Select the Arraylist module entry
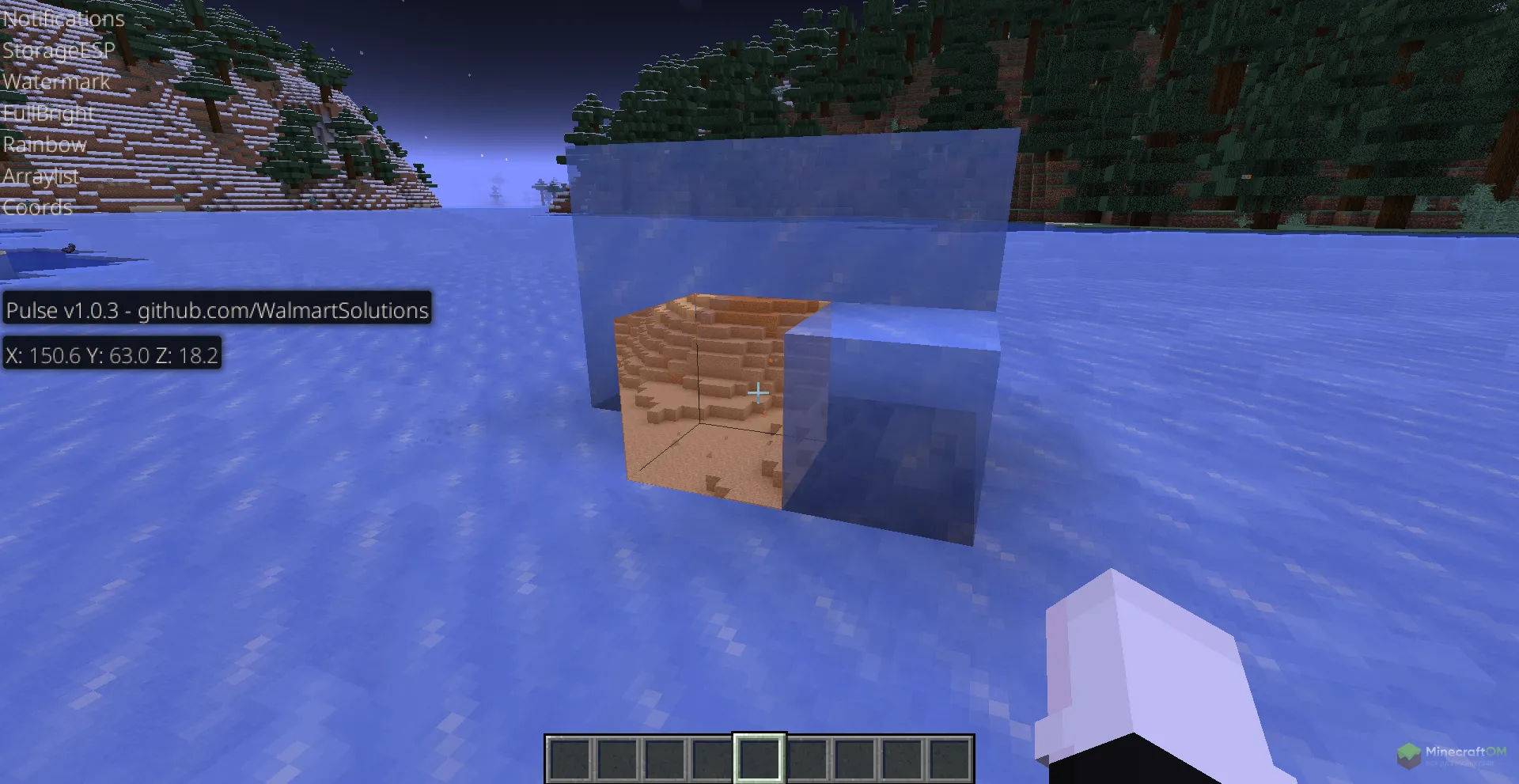Viewport: 1519px width, 784px height. (40, 176)
